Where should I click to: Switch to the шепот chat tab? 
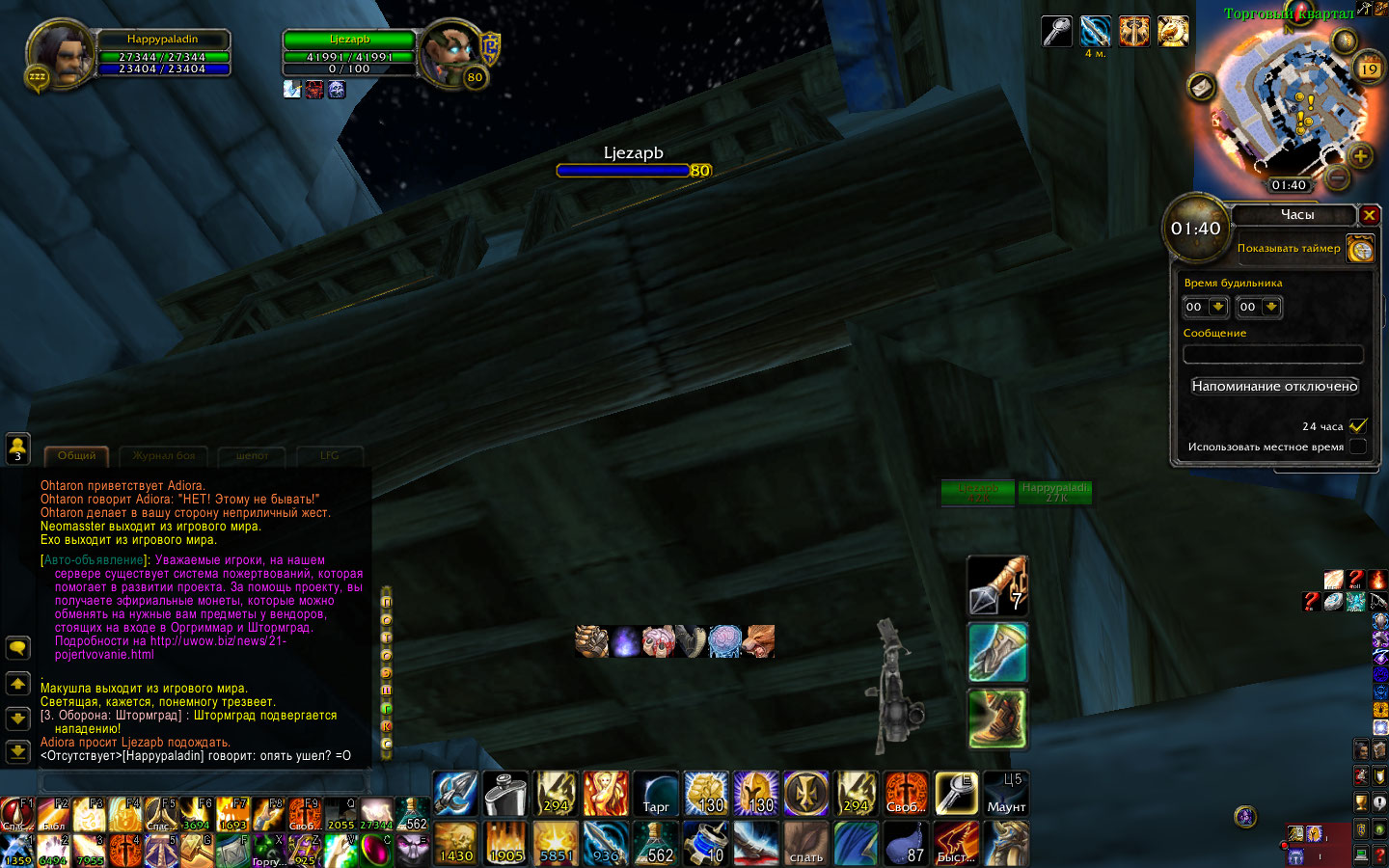pos(252,456)
